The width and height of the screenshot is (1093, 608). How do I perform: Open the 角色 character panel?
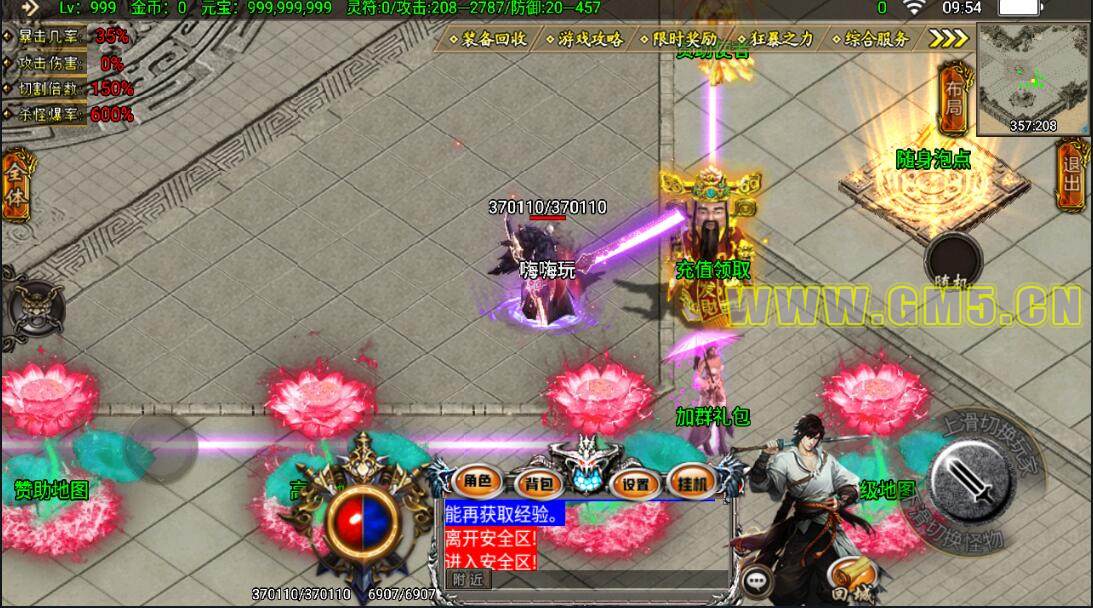click(477, 482)
